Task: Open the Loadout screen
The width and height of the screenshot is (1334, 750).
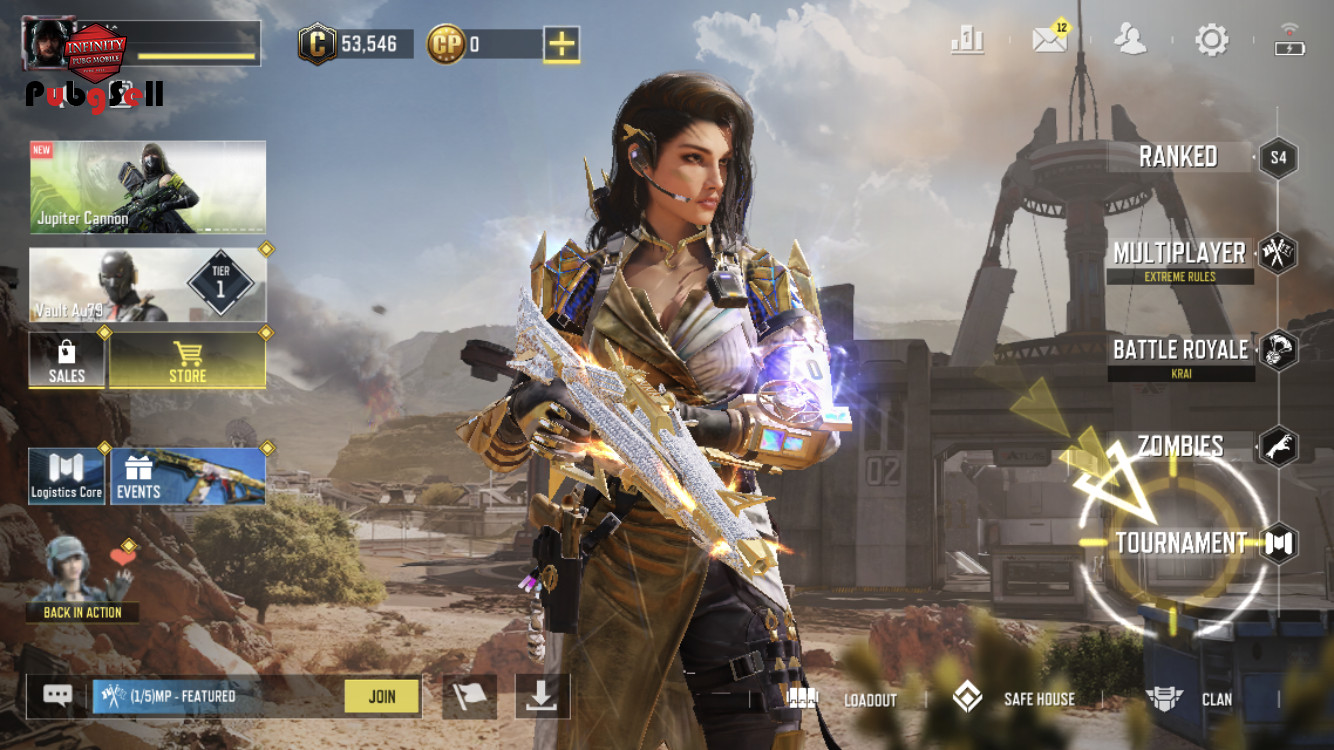Action: click(x=845, y=699)
